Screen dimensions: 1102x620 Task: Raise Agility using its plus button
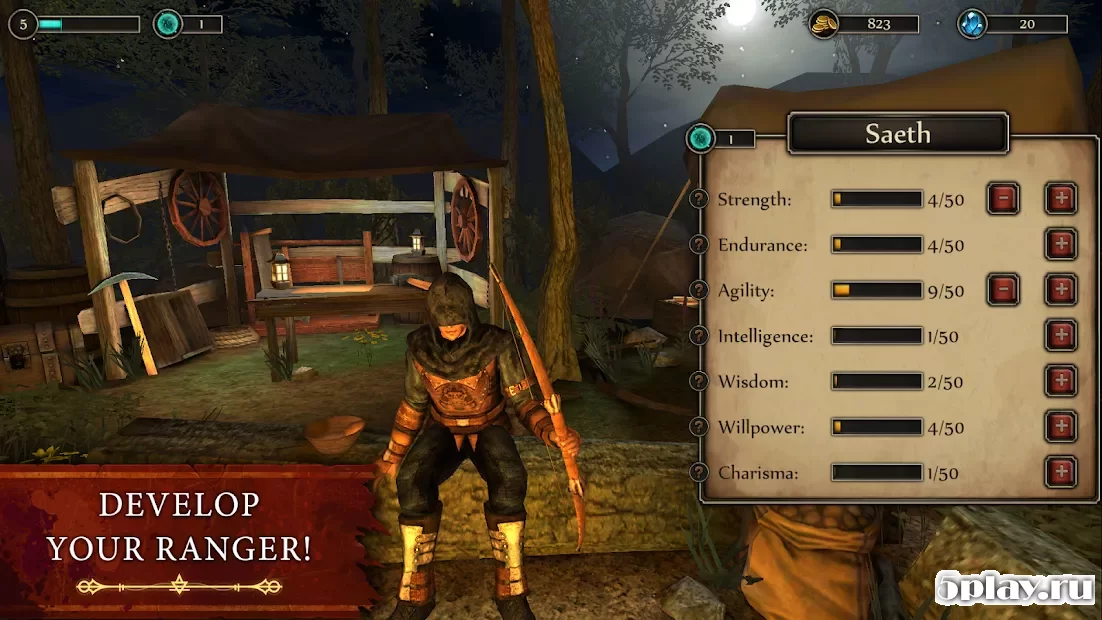coord(1061,290)
